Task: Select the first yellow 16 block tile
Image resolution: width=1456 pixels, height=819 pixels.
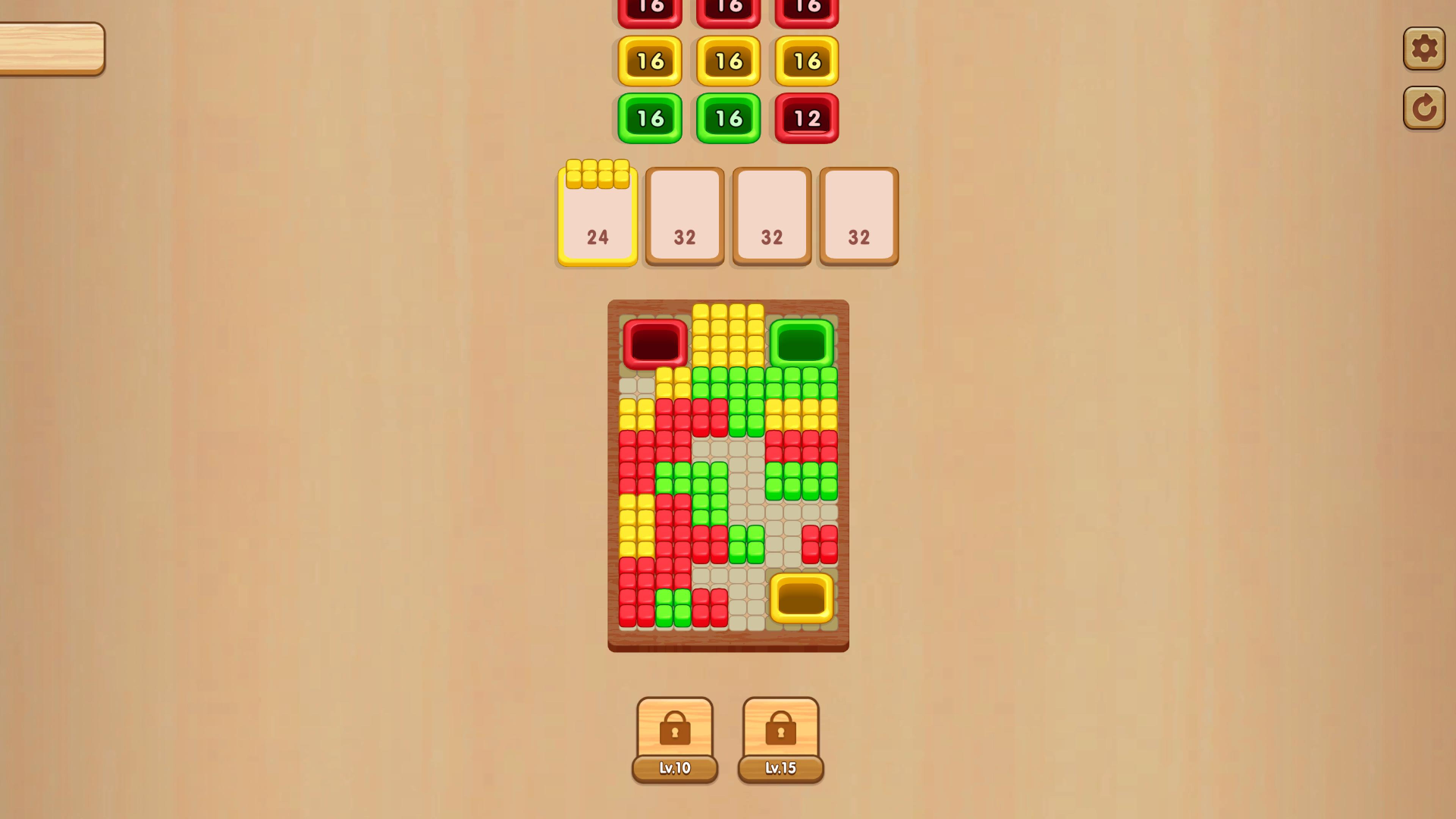Action: coord(650,61)
